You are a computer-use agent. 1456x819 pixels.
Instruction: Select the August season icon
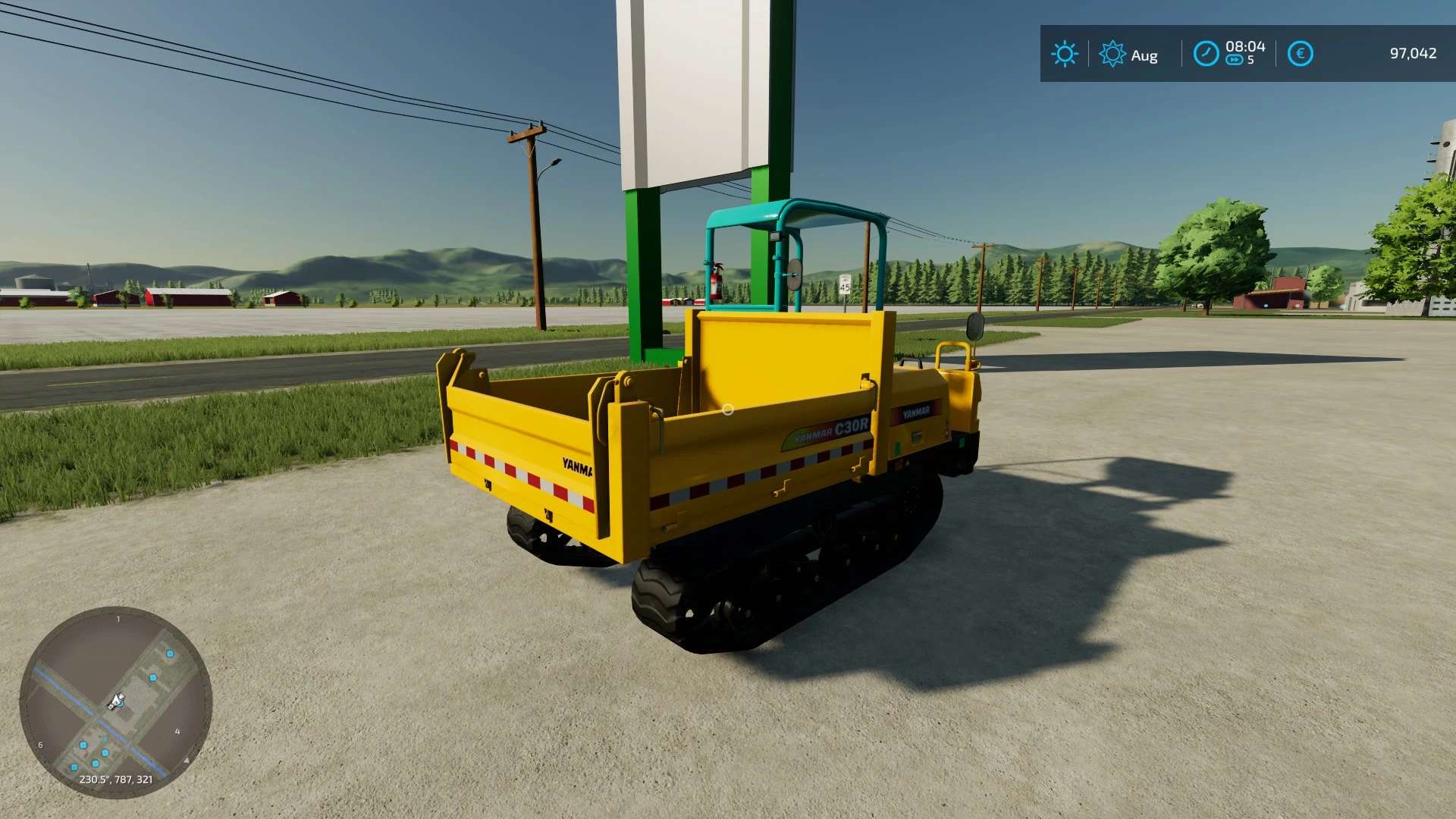tap(1112, 54)
